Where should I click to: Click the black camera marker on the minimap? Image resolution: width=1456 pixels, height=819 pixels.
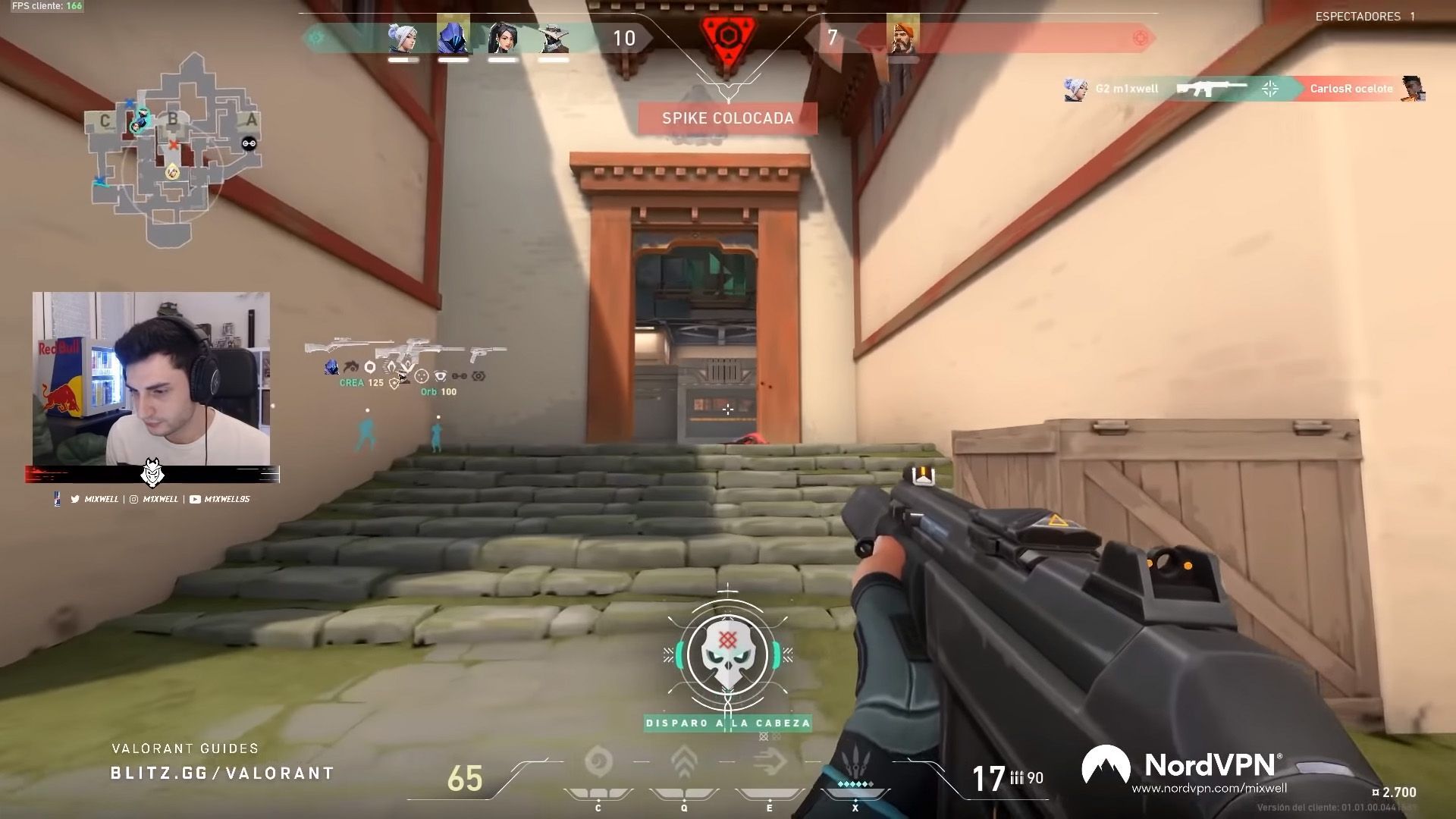[249, 143]
